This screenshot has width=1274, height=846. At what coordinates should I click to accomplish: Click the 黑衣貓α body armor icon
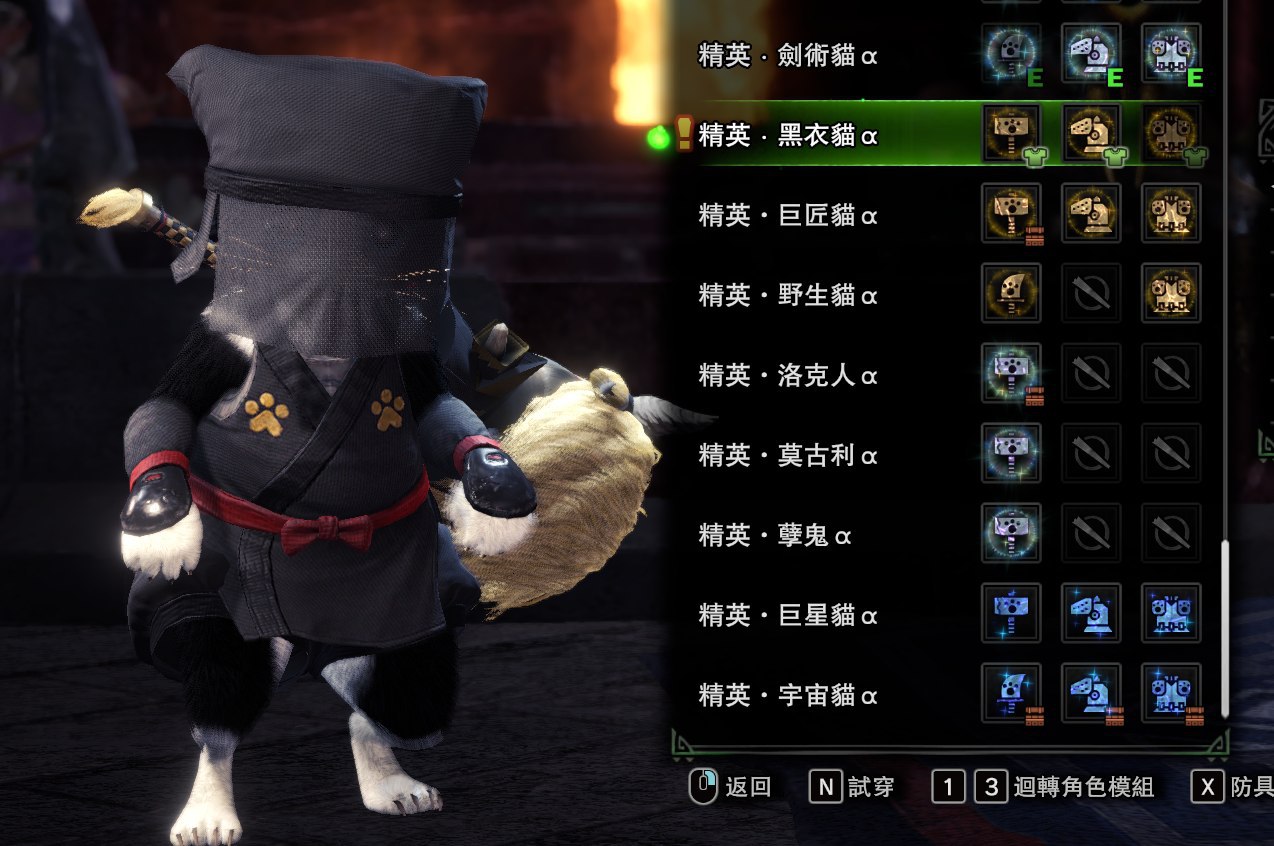pos(1171,133)
